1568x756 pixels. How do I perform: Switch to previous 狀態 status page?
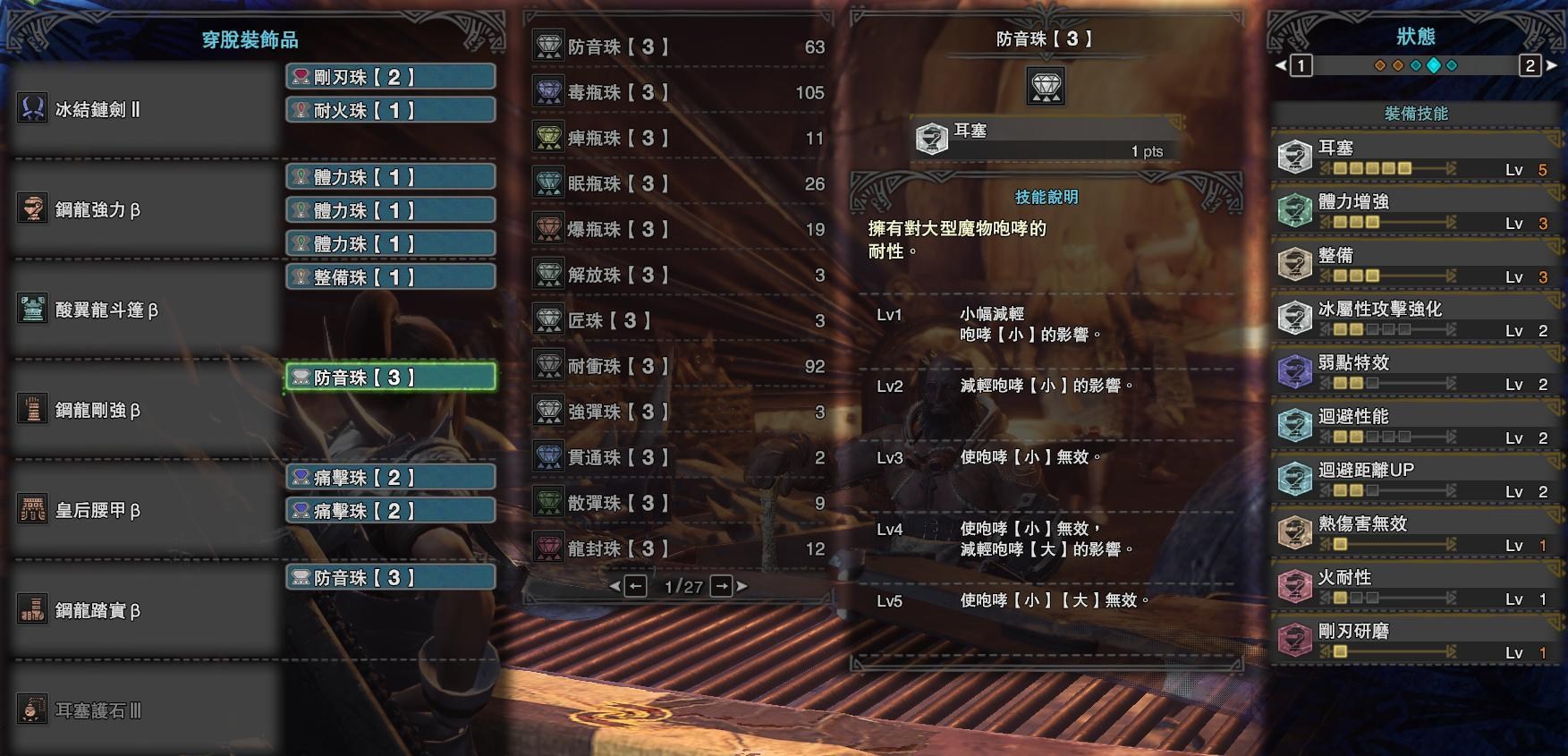pyautogui.click(x=1301, y=65)
